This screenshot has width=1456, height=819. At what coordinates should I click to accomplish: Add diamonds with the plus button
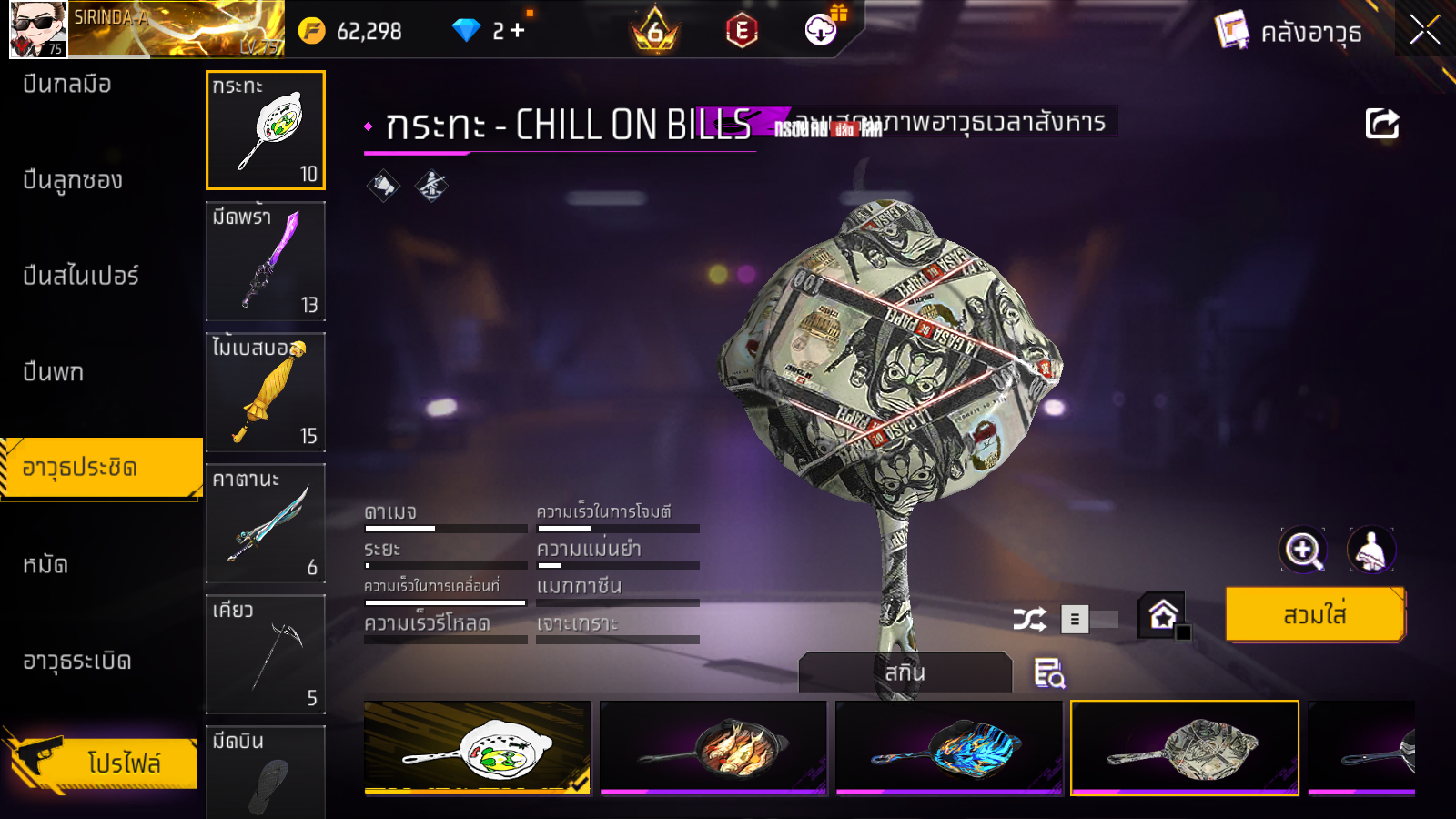coord(518,31)
